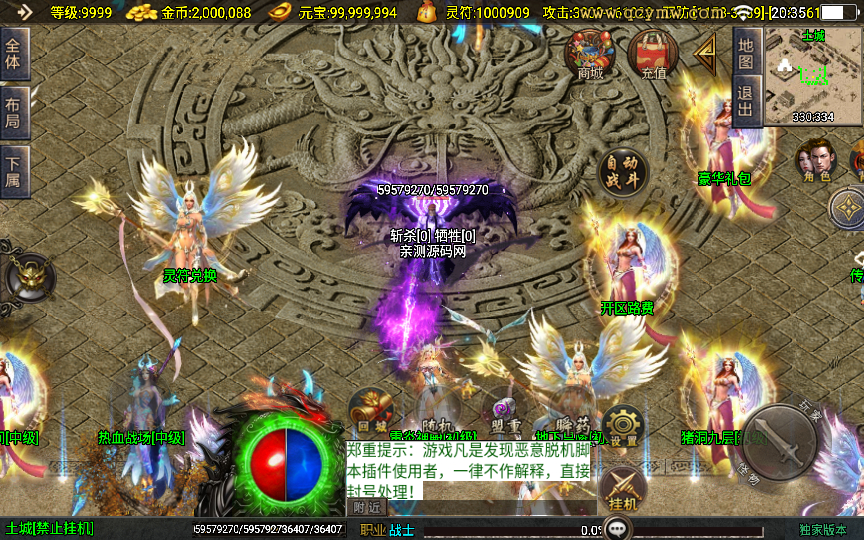Click the golden triangle collapse arrow

pyautogui.click(x=707, y=51)
